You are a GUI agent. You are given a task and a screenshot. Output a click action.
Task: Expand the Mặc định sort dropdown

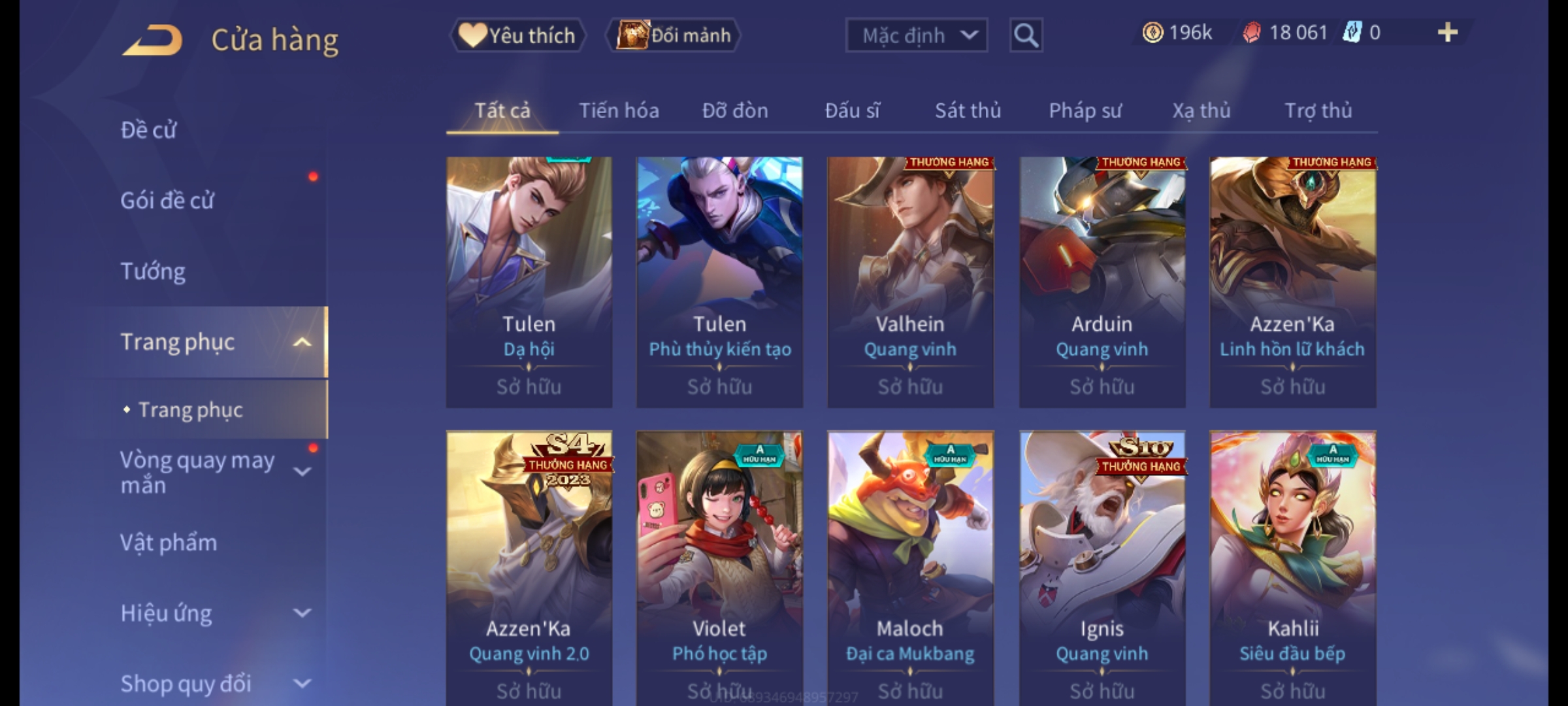pyautogui.click(x=916, y=35)
